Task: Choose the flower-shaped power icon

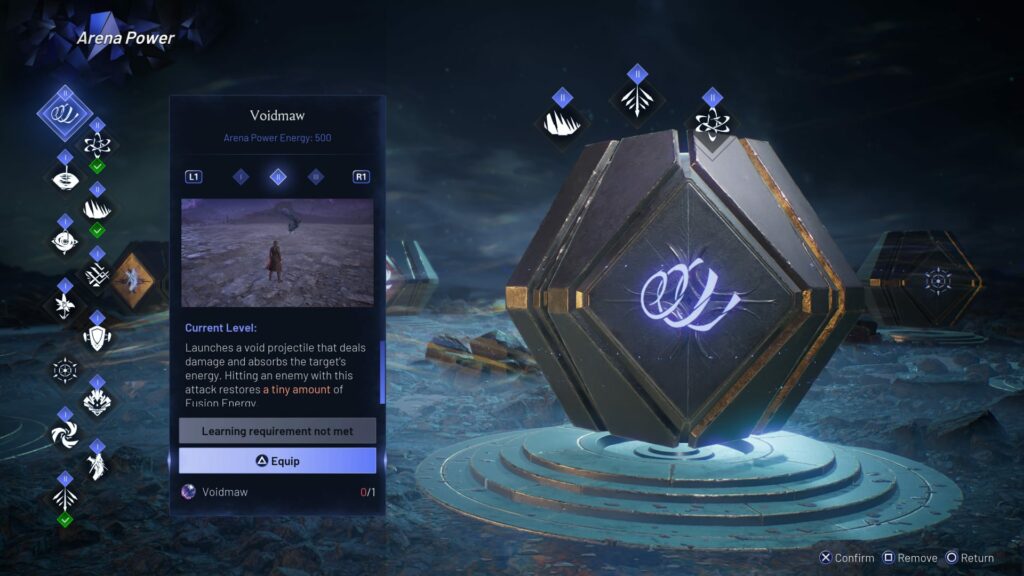Action: 65,304
